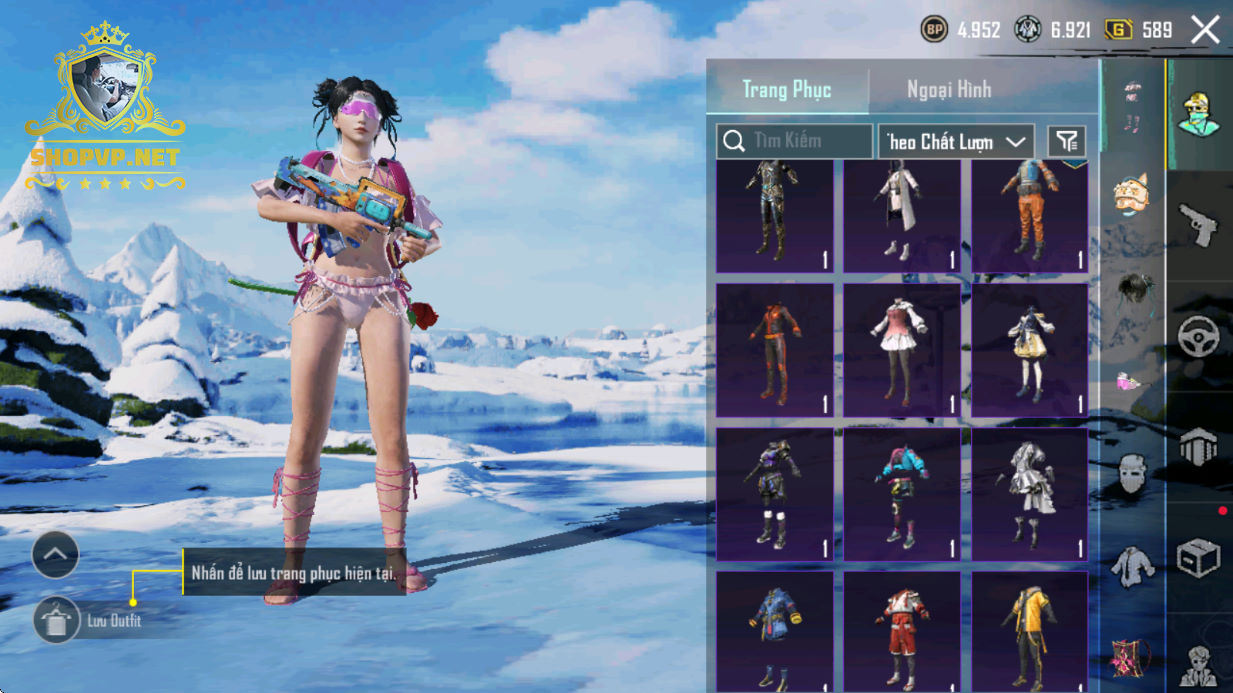Choose the orange pants outfit
Viewport: 1233px width, 693px height.
coord(1029,216)
